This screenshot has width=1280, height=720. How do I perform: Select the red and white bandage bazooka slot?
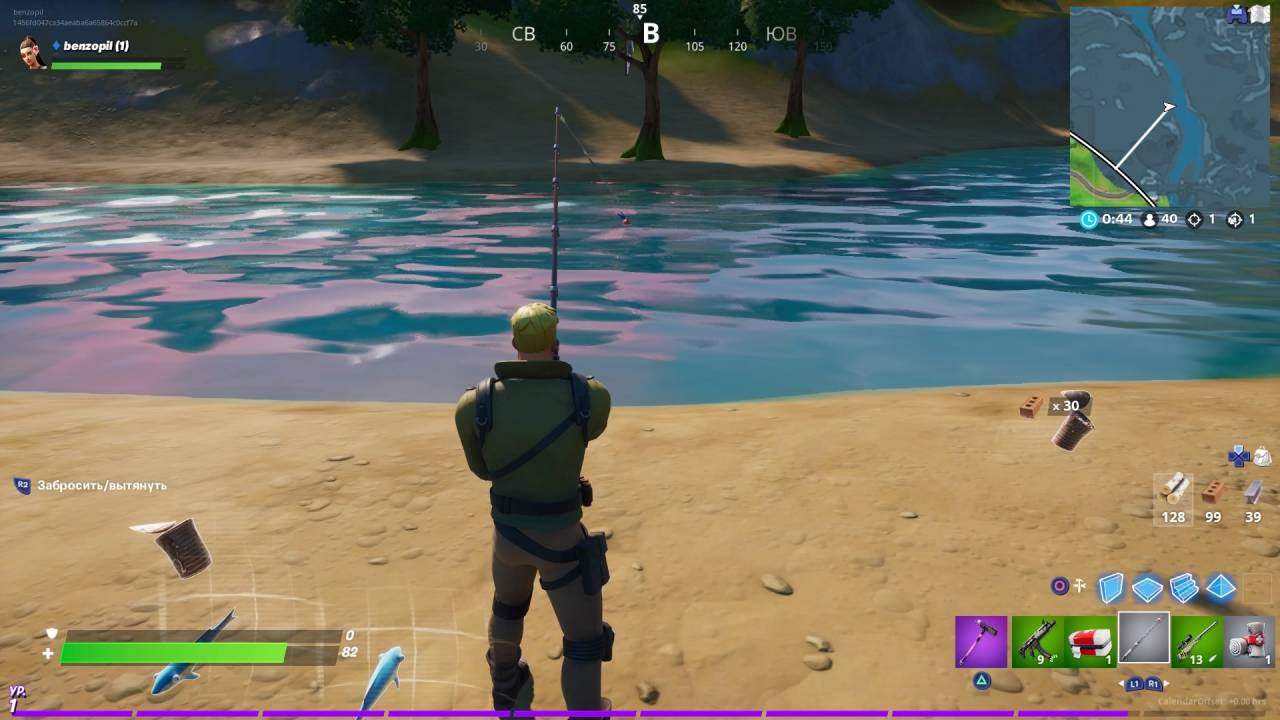[x=1090, y=641]
